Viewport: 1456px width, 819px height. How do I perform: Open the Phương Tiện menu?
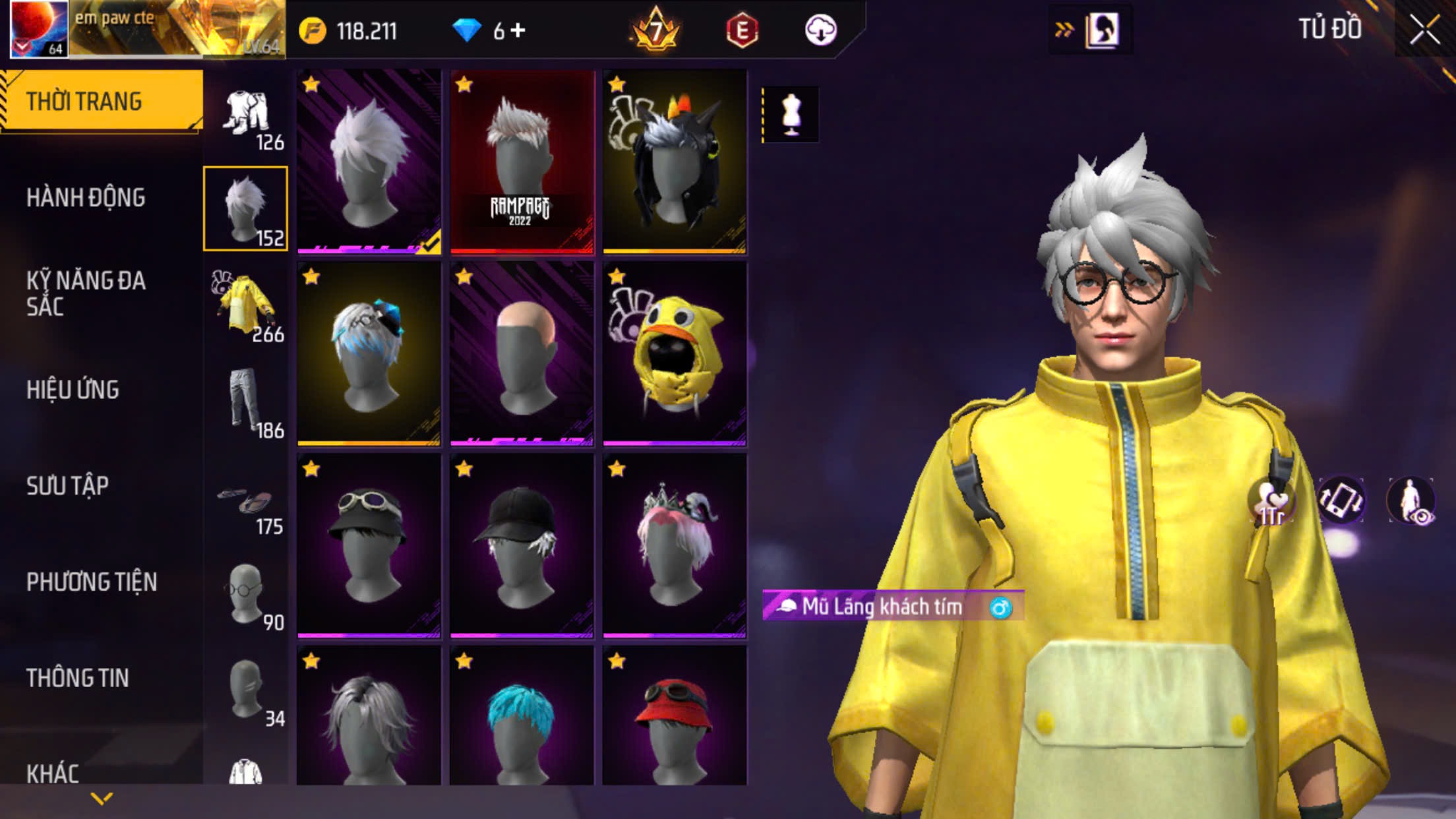point(92,582)
